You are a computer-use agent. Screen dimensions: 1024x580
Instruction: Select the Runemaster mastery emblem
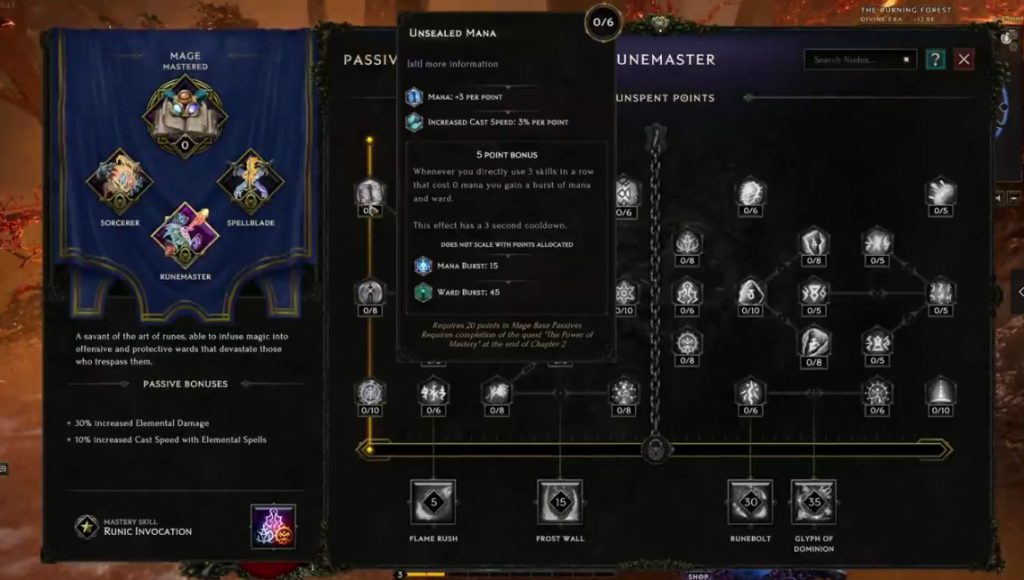(185, 236)
